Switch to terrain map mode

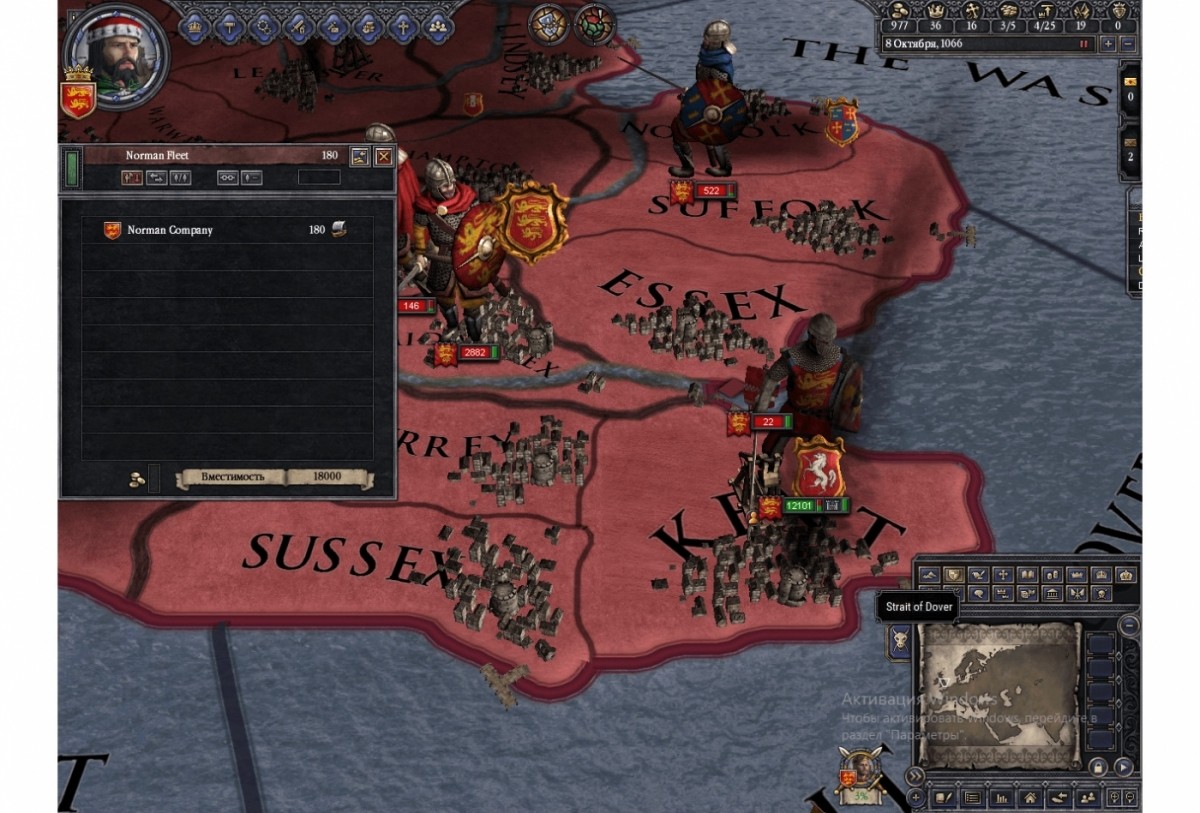929,575
